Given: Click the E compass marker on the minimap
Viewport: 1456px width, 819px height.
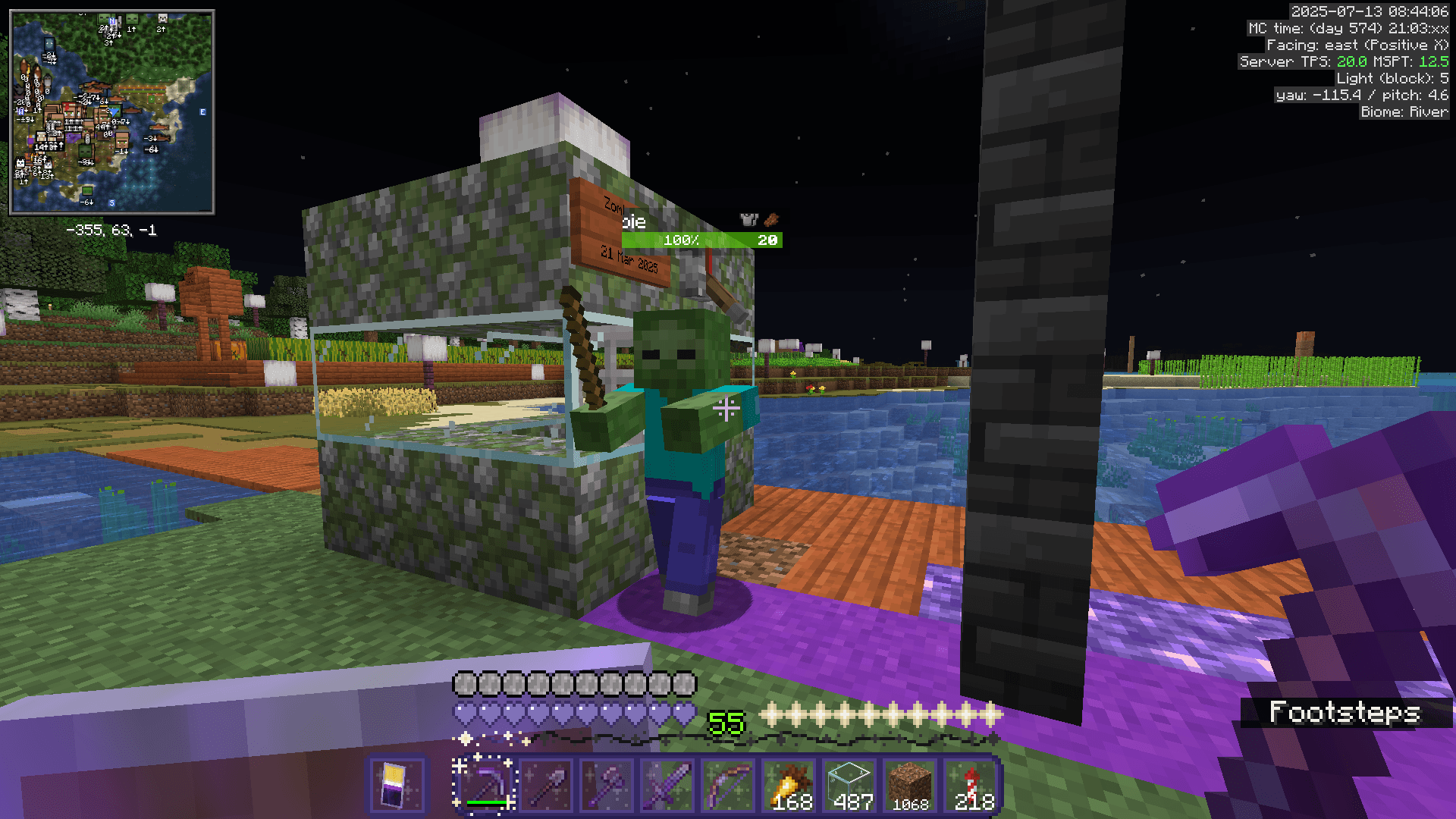Looking at the screenshot, I should (202, 111).
